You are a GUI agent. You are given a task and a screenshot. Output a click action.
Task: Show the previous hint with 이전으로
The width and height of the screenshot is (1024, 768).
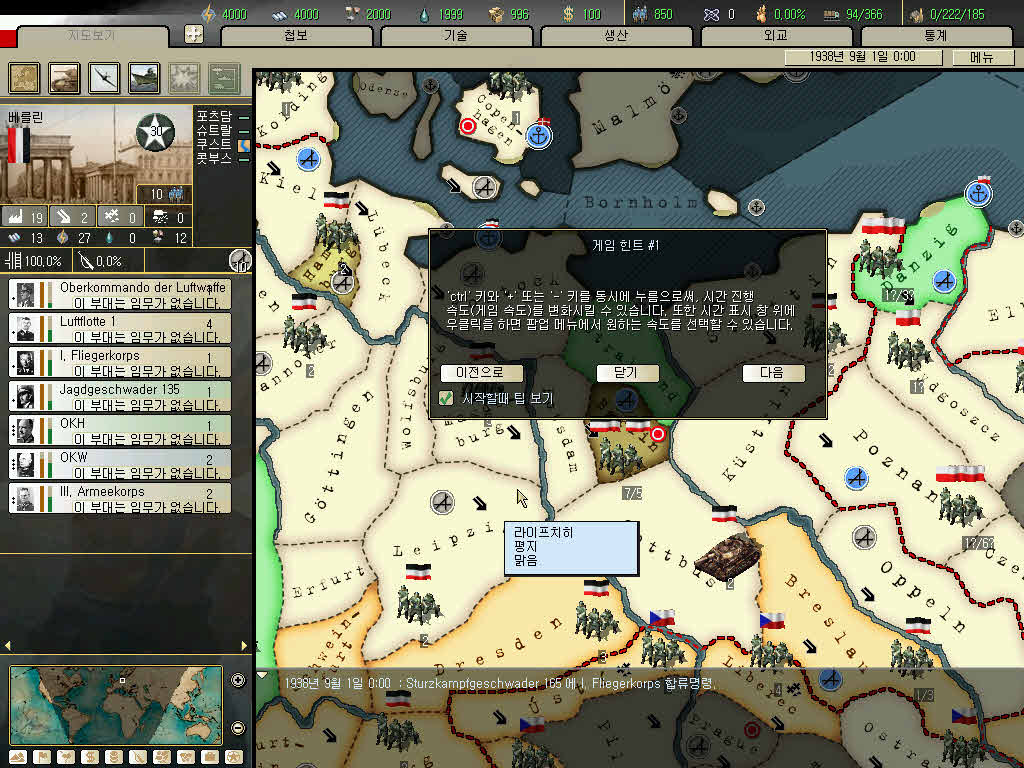coord(481,373)
